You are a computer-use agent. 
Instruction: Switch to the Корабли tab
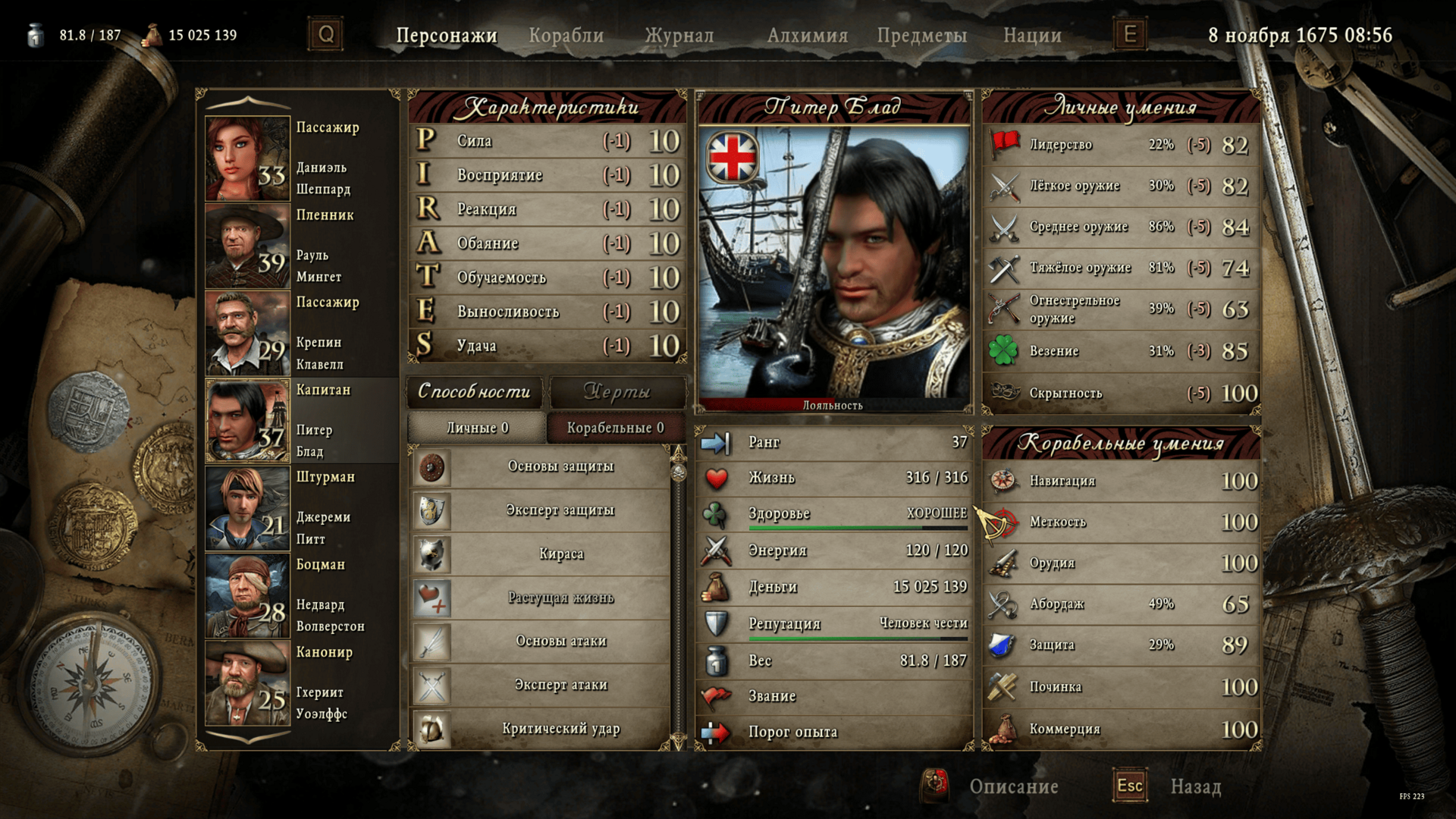tap(566, 36)
